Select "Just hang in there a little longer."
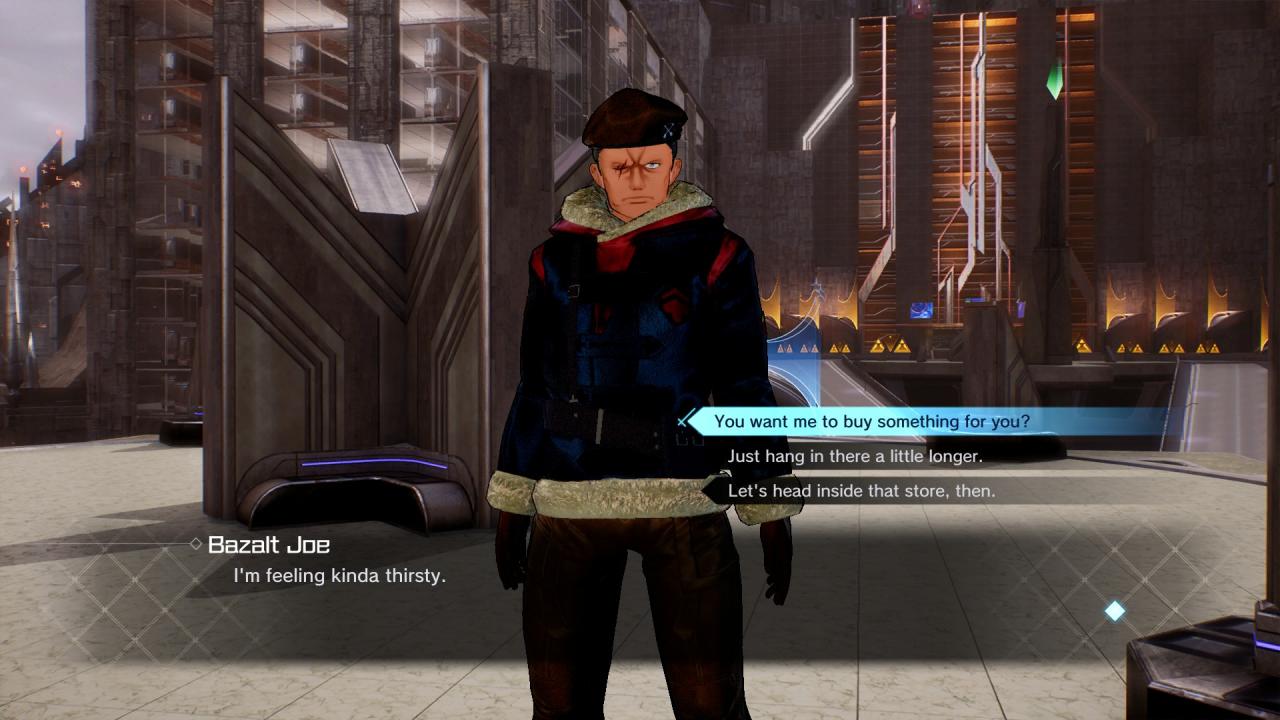The width and height of the screenshot is (1280, 720). point(855,456)
